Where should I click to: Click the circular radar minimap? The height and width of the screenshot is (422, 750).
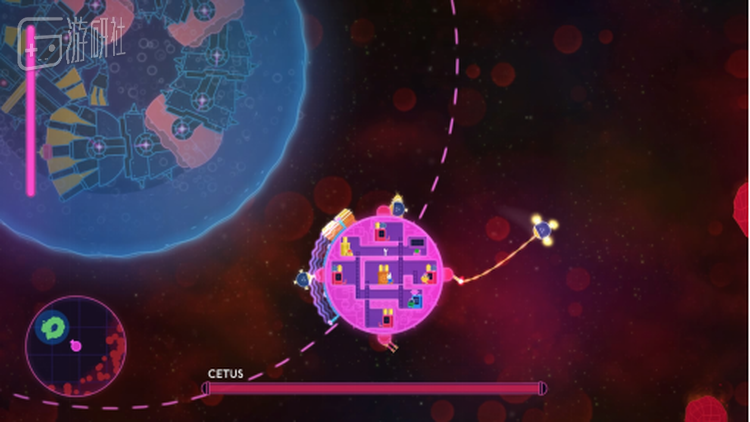pos(75,346)
